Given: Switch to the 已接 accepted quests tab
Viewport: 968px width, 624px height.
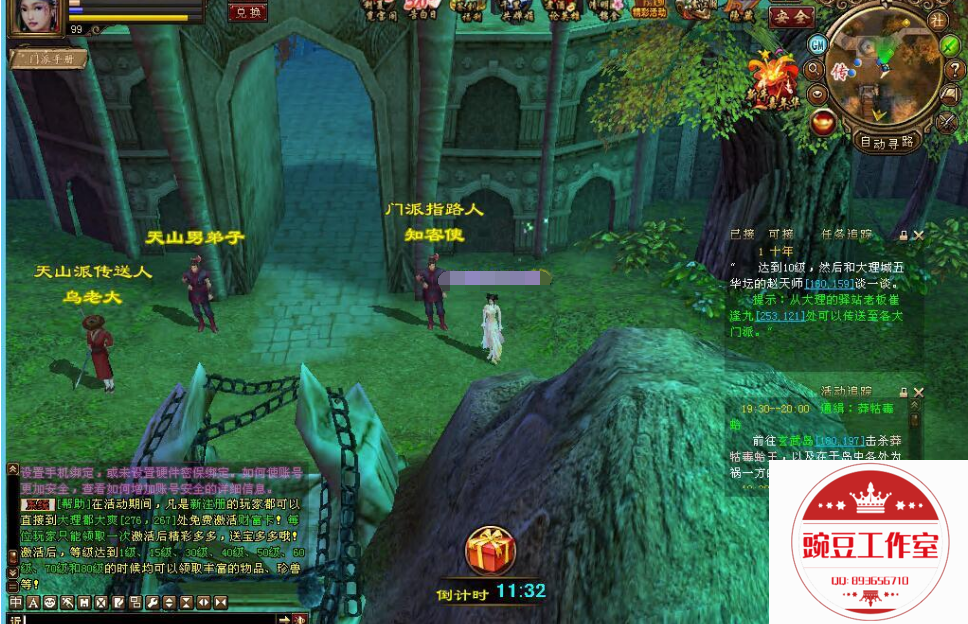Looking at the screenshot, I should [x=742, y=234].
